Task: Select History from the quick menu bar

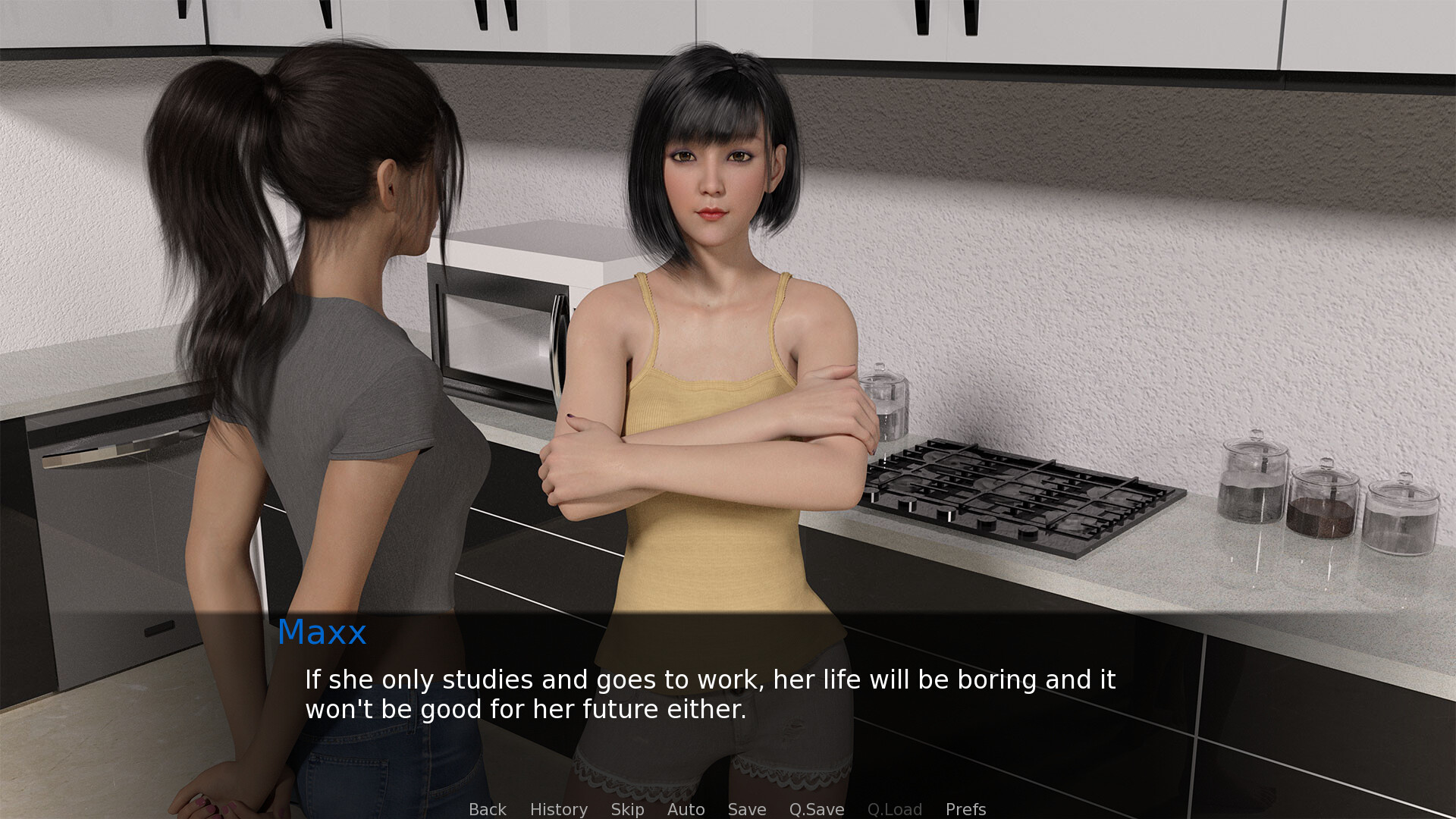Action: [x=558, y=809]
